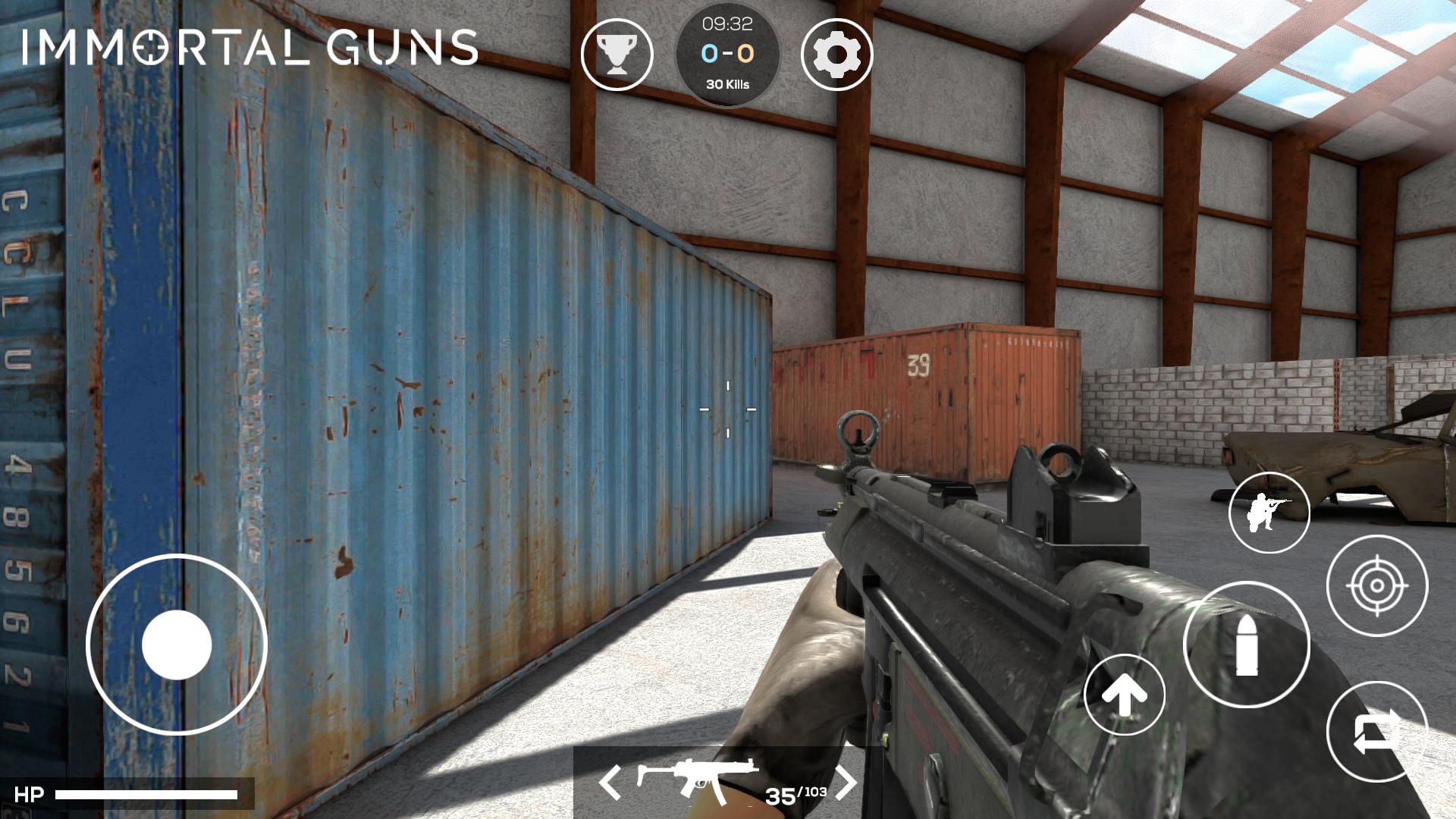This screenshot has height=819, width=1456.
Task: Open the gear settings menu
Action: point(836,55)
